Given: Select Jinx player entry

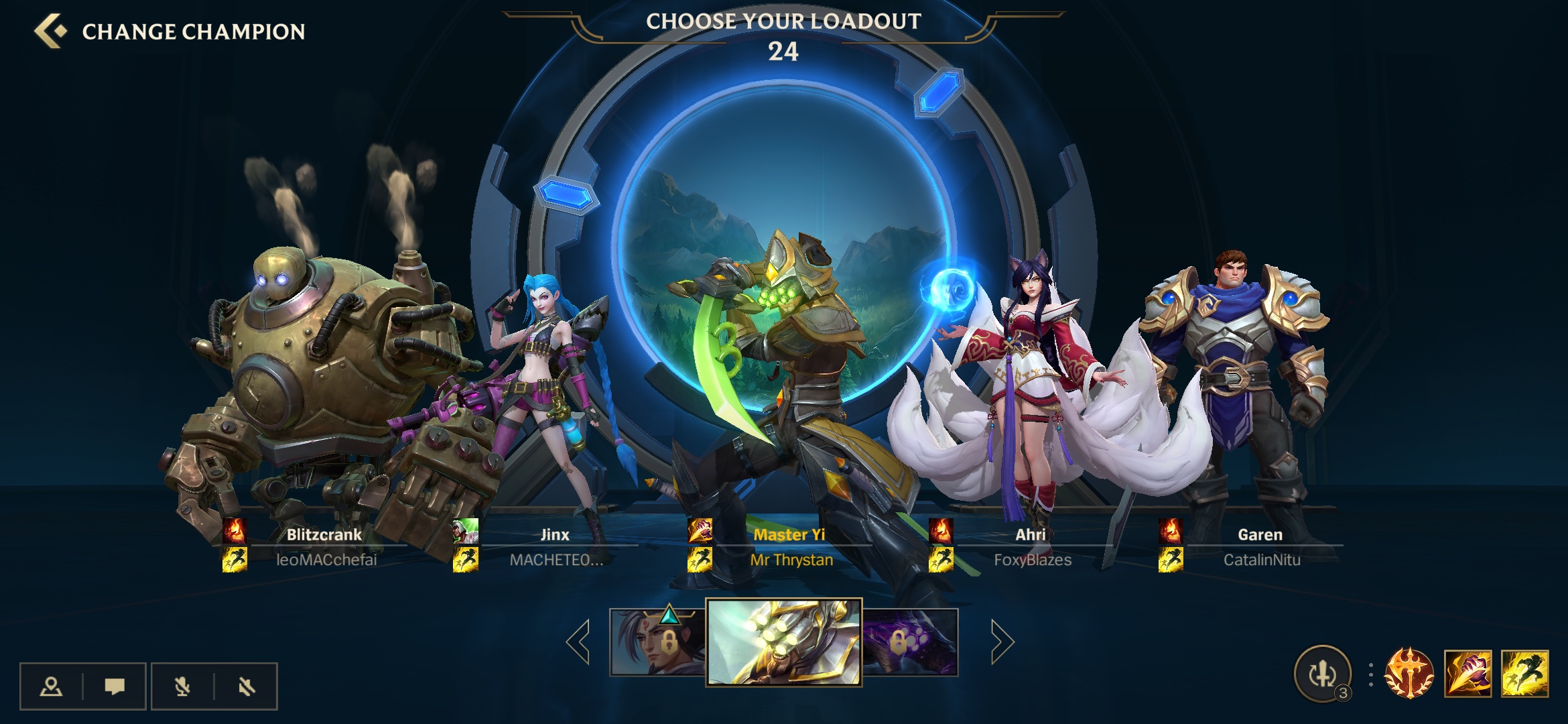Looking at the screenshot, I should click(555, 546).
